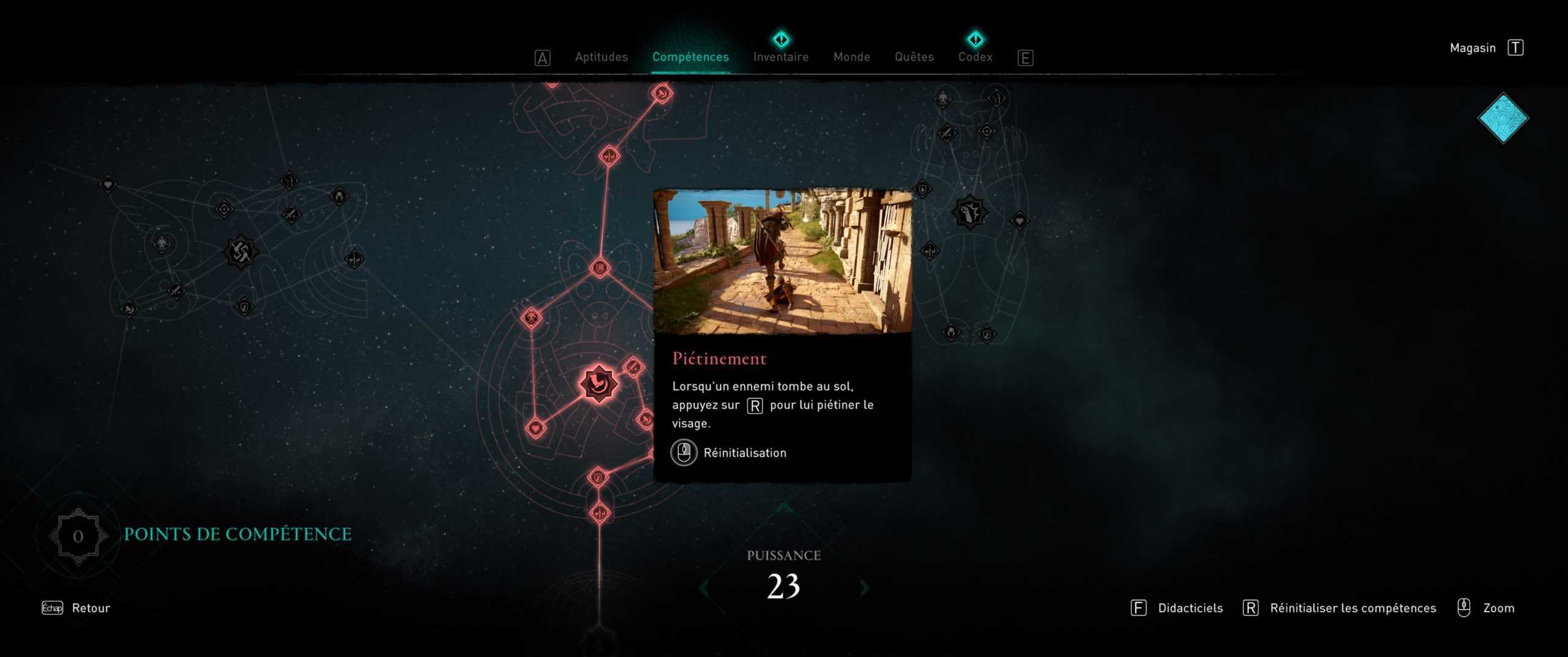Click the turquoise diamond icon
1568x657 pixels.
(1502, 118)
